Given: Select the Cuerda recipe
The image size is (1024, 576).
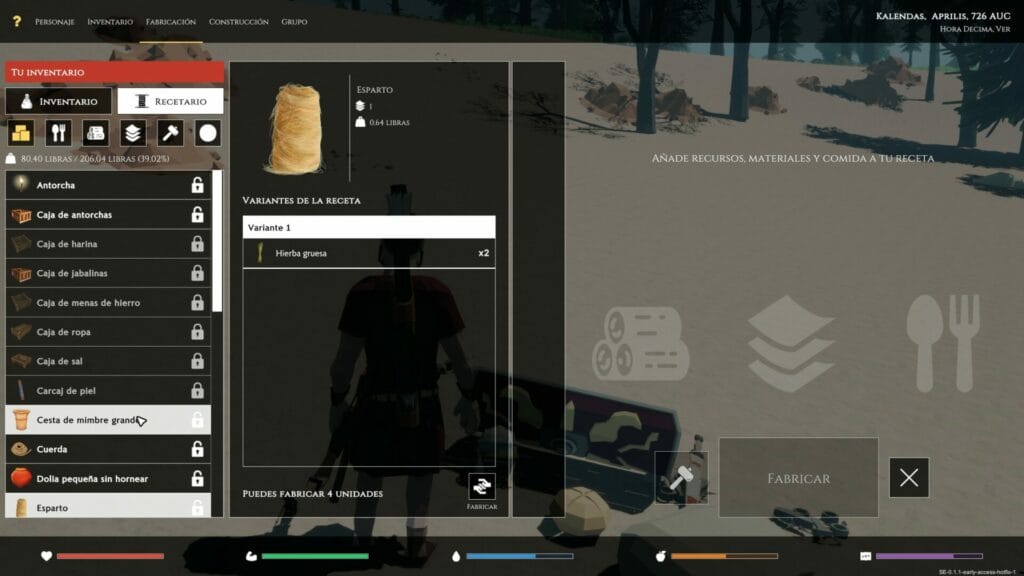Looking at the screenshot, I should tap(108, 449).
